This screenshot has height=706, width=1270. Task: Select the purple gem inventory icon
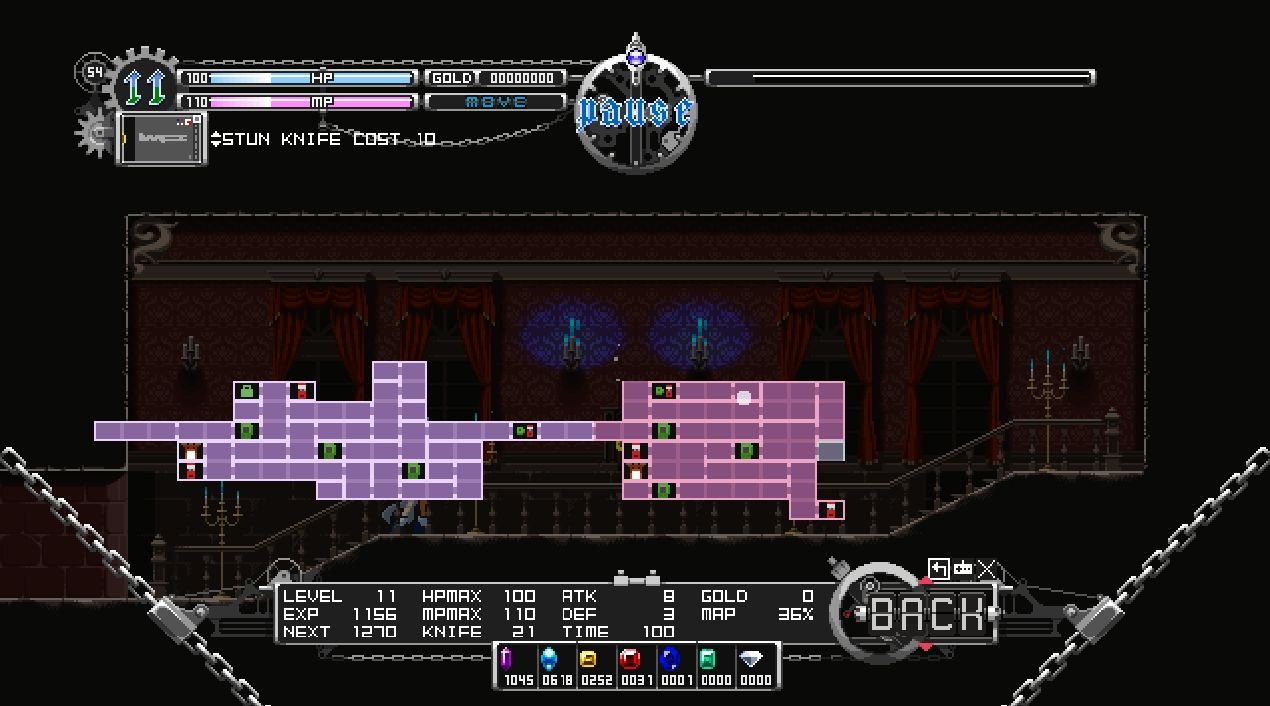pos(506,659)
